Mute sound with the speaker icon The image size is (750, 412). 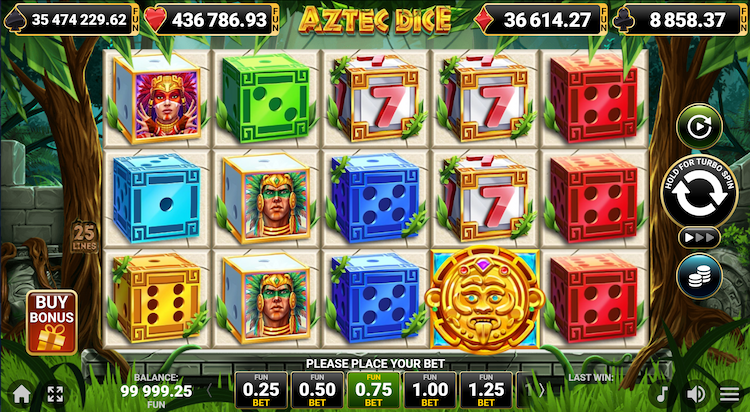coord(697,394)
